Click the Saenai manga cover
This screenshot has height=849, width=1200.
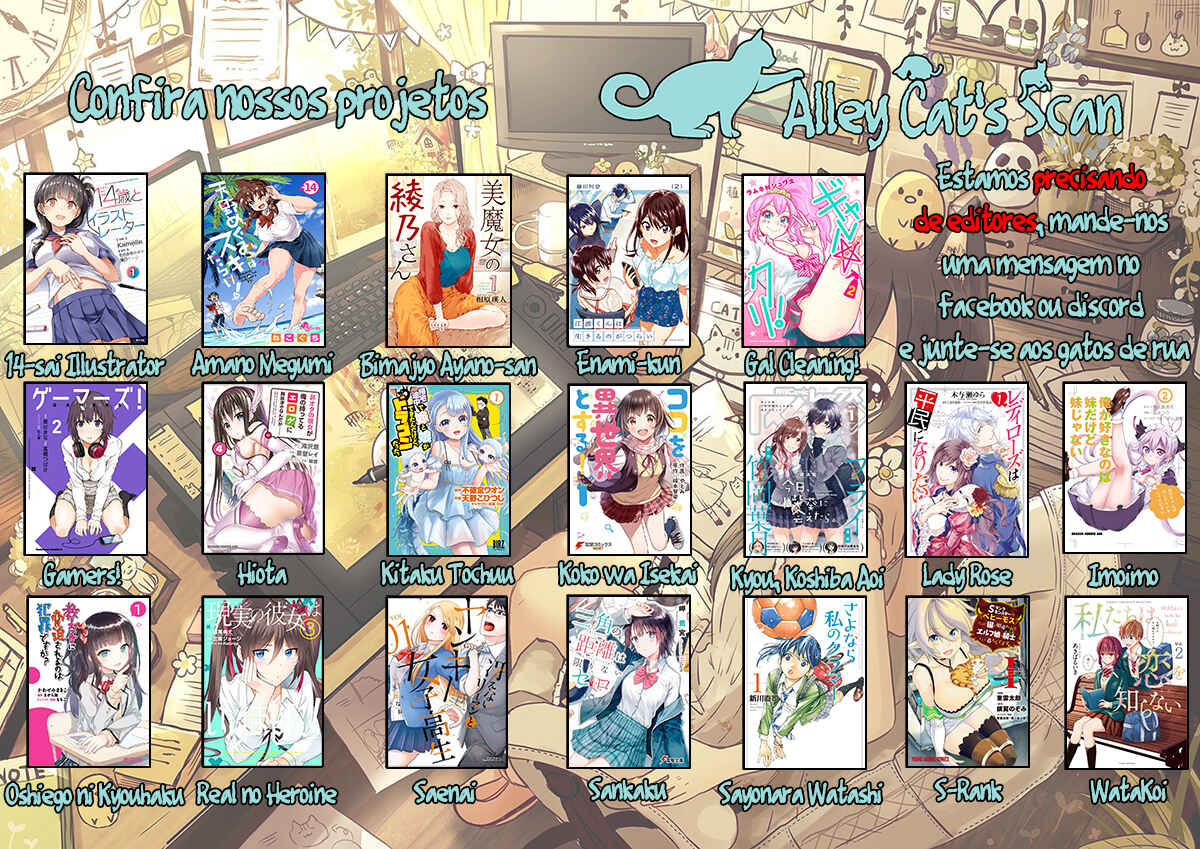[x=448, y=682]
